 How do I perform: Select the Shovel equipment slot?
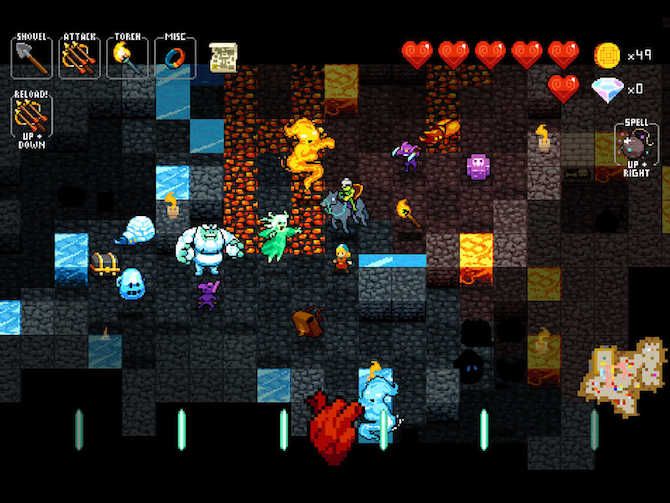click(31, 57)
